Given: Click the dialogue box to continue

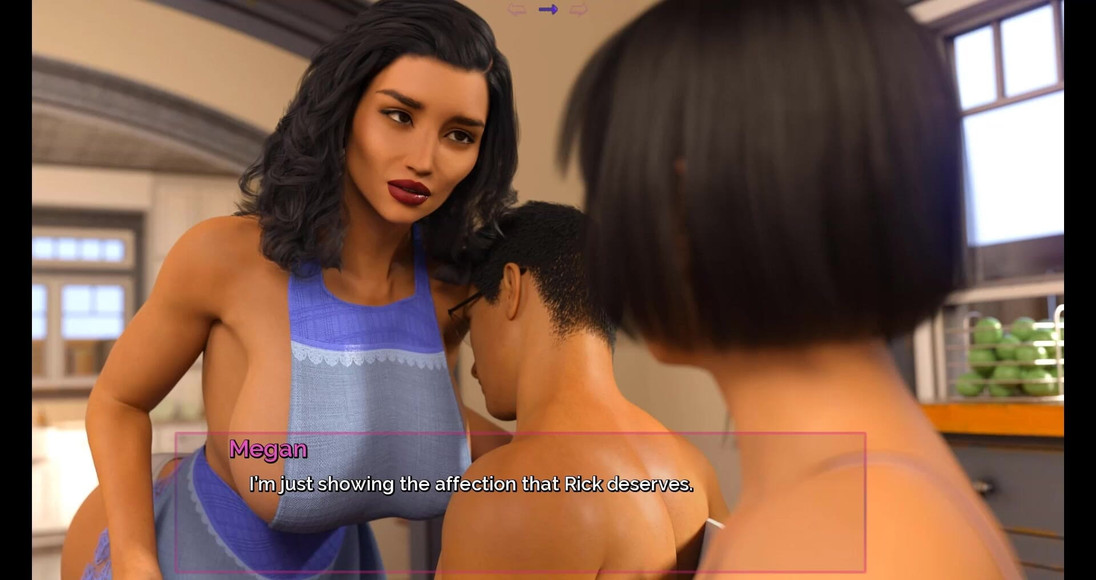Looking at the screenshot, I should [520, 501].
